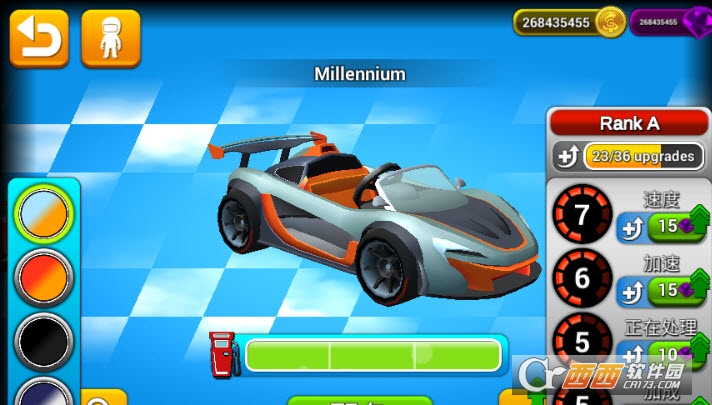Choose the red and orange paint swatch
Viewport: 712px width, 405px height.
[44, 276]
